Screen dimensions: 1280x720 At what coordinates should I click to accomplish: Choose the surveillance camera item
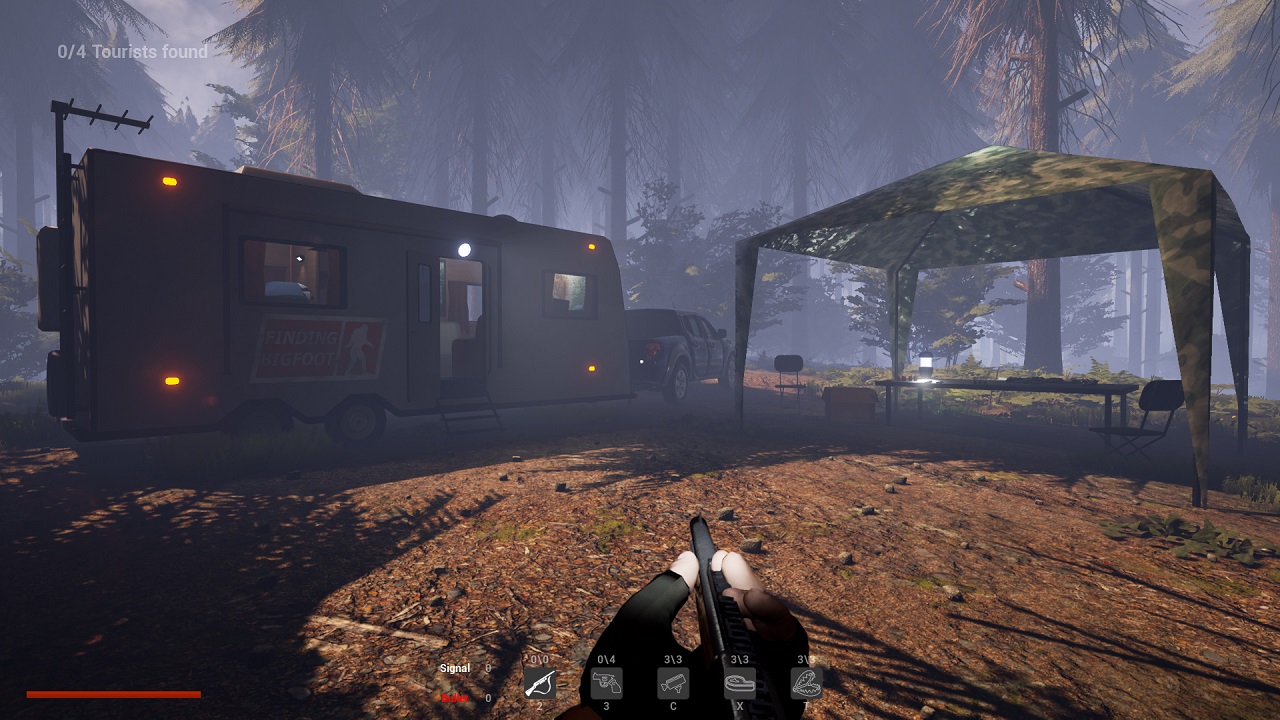click(x=673, y=683)
